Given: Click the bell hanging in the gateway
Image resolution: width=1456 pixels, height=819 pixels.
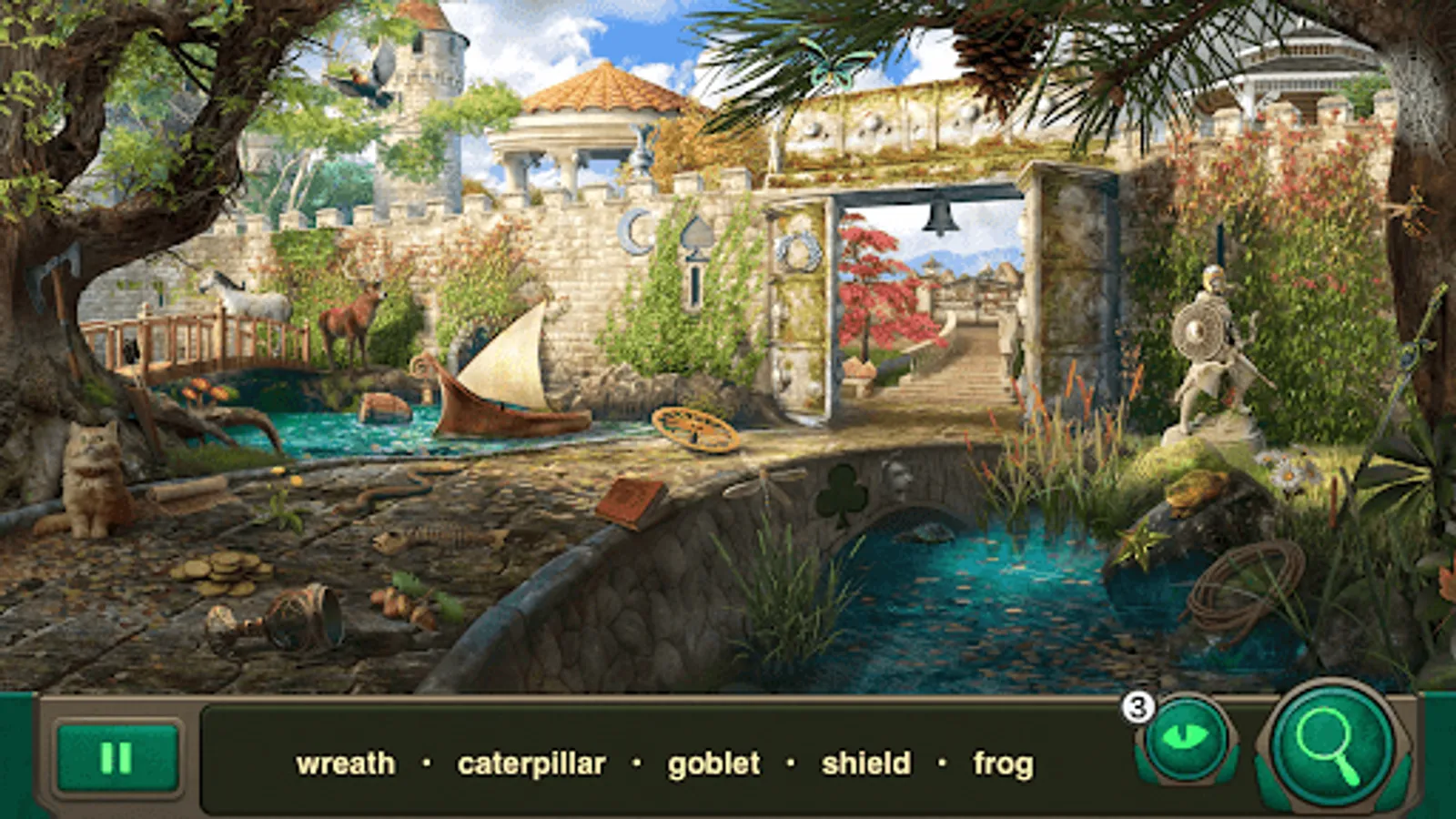Looking at the screenshot, I should (x=941, y=214).
